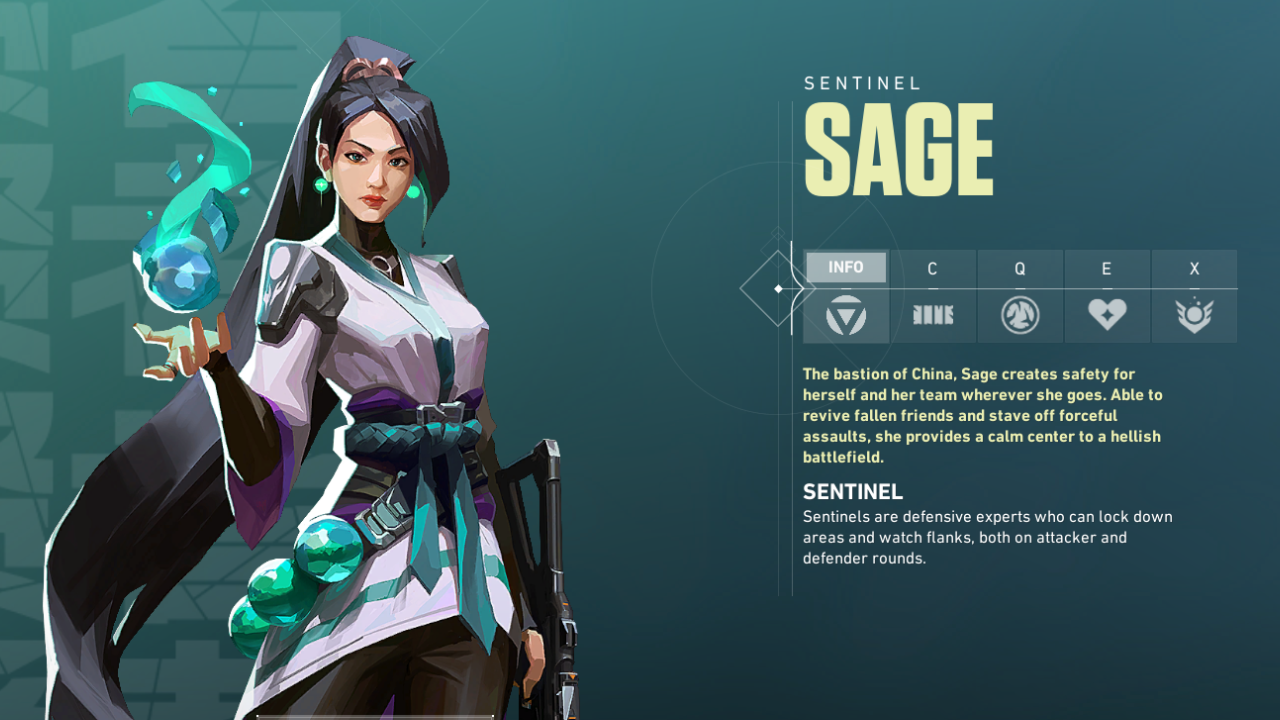Switch to the C ability tab

coord(932,267)
